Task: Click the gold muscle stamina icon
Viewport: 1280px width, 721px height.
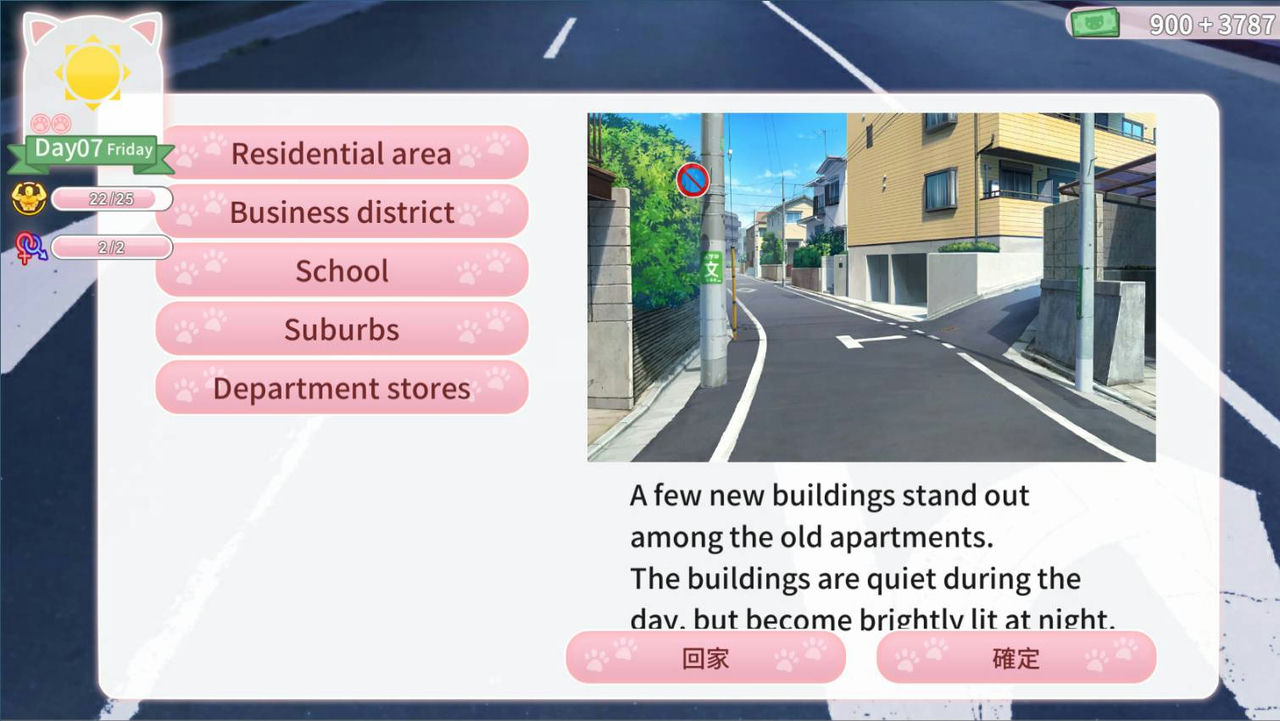Action: 30,199
